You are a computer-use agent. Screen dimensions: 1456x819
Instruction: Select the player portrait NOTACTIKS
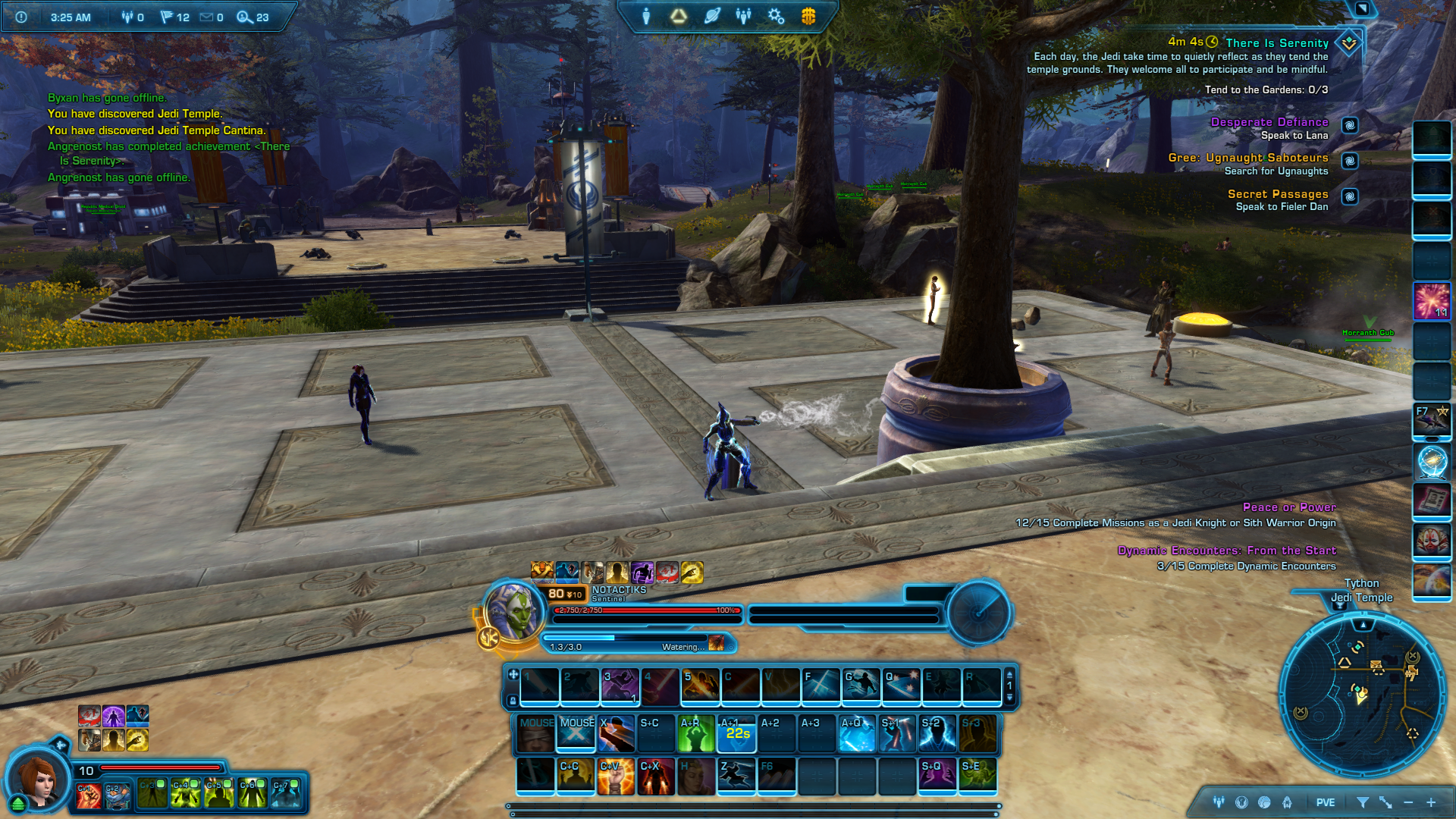point(513,612)
